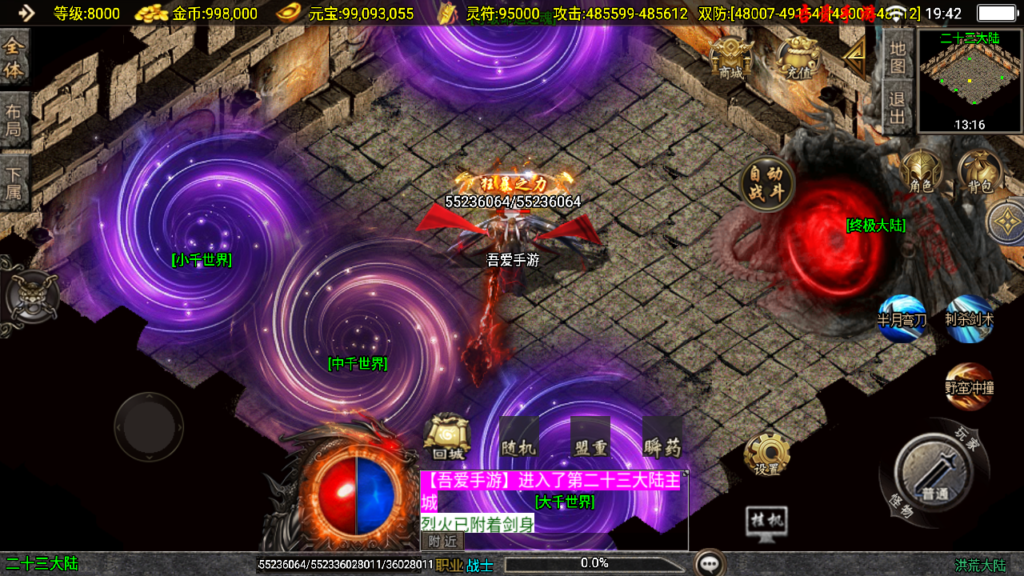Select the 附近 nearby chat channel
The width and height of the screenshot is (1024, 576).
click(442, 542)
